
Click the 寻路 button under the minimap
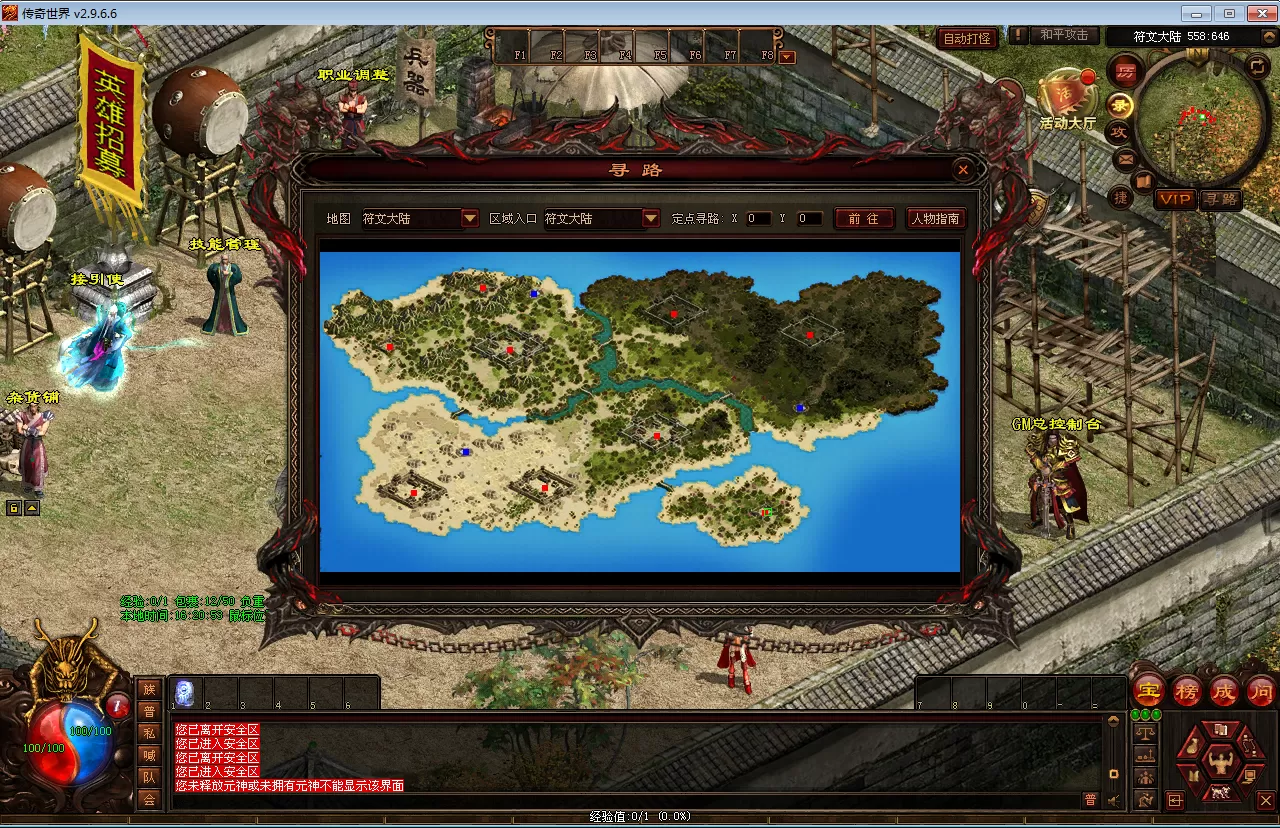[1220, 199]
